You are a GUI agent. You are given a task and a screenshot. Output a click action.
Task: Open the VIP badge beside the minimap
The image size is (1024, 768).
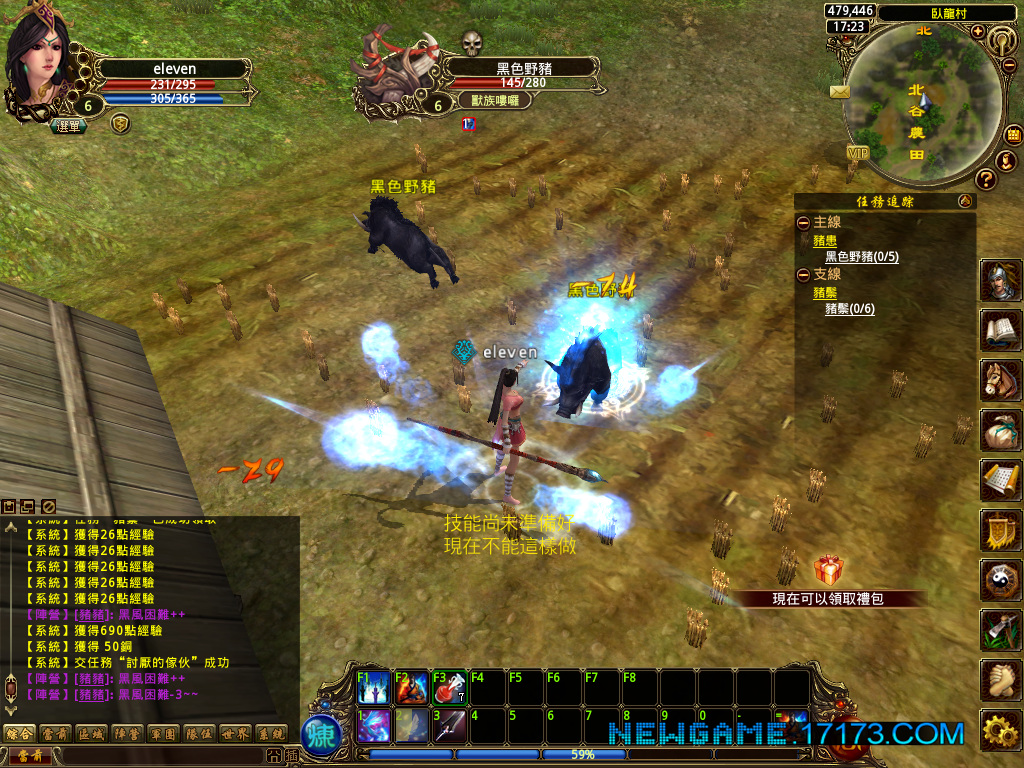[858, 152]
